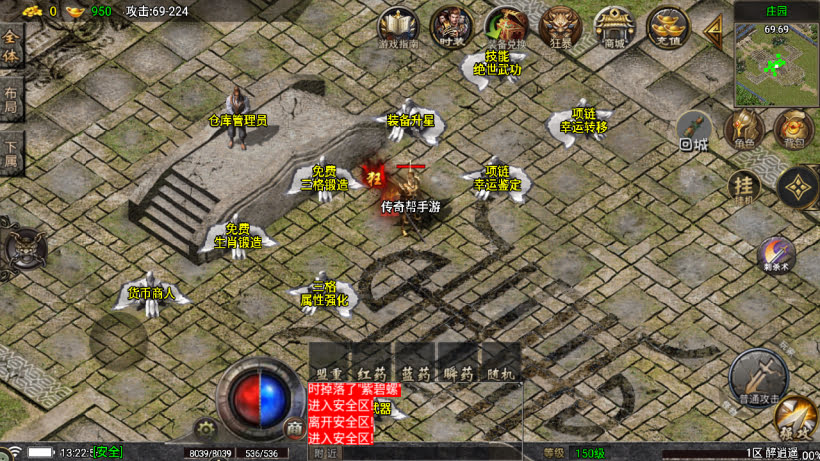Open the gear settings button by the orb

[x=207, y=427]
